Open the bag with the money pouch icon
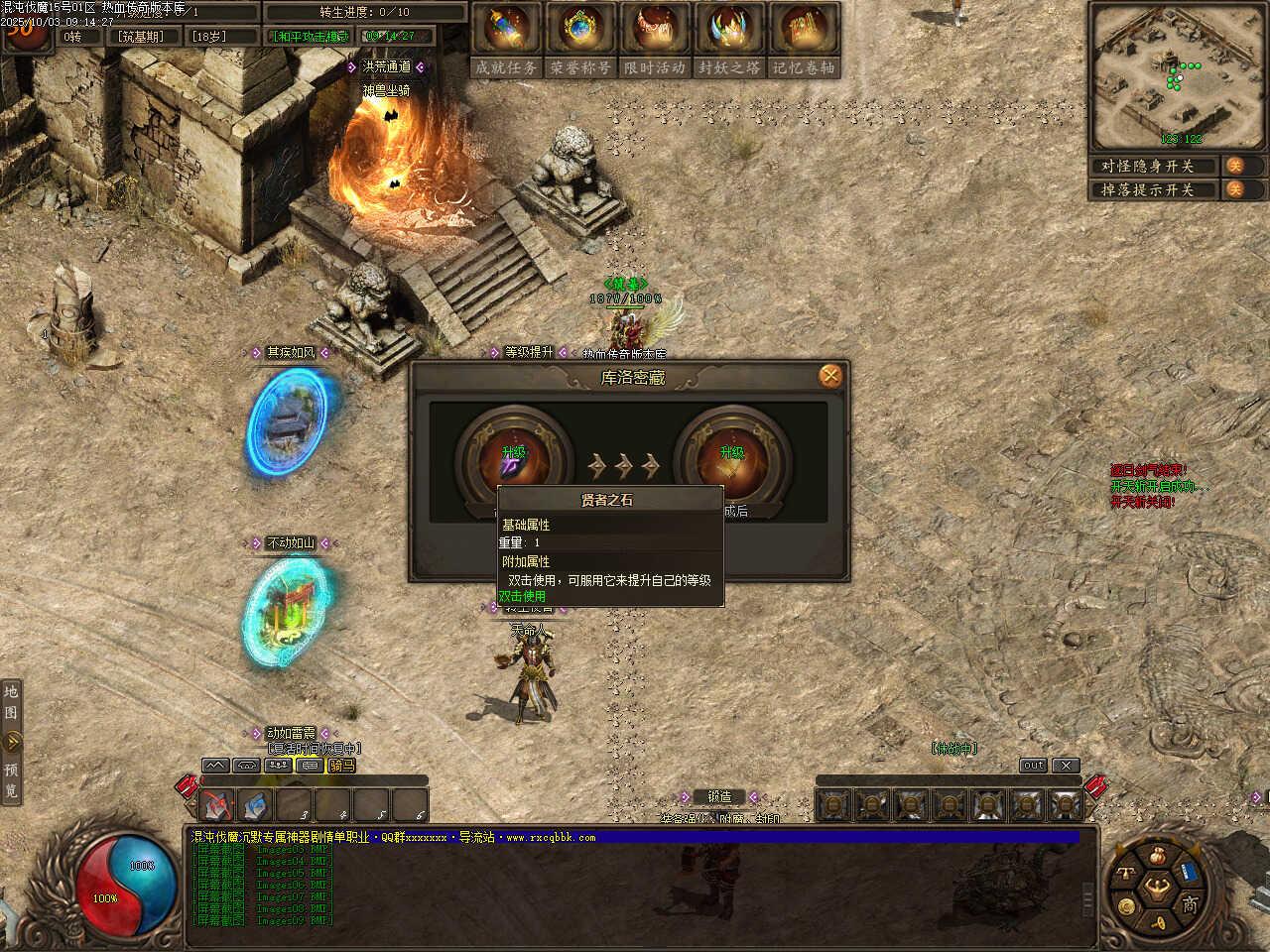Screen dimensions: 1270x952 click(1157, 856)
